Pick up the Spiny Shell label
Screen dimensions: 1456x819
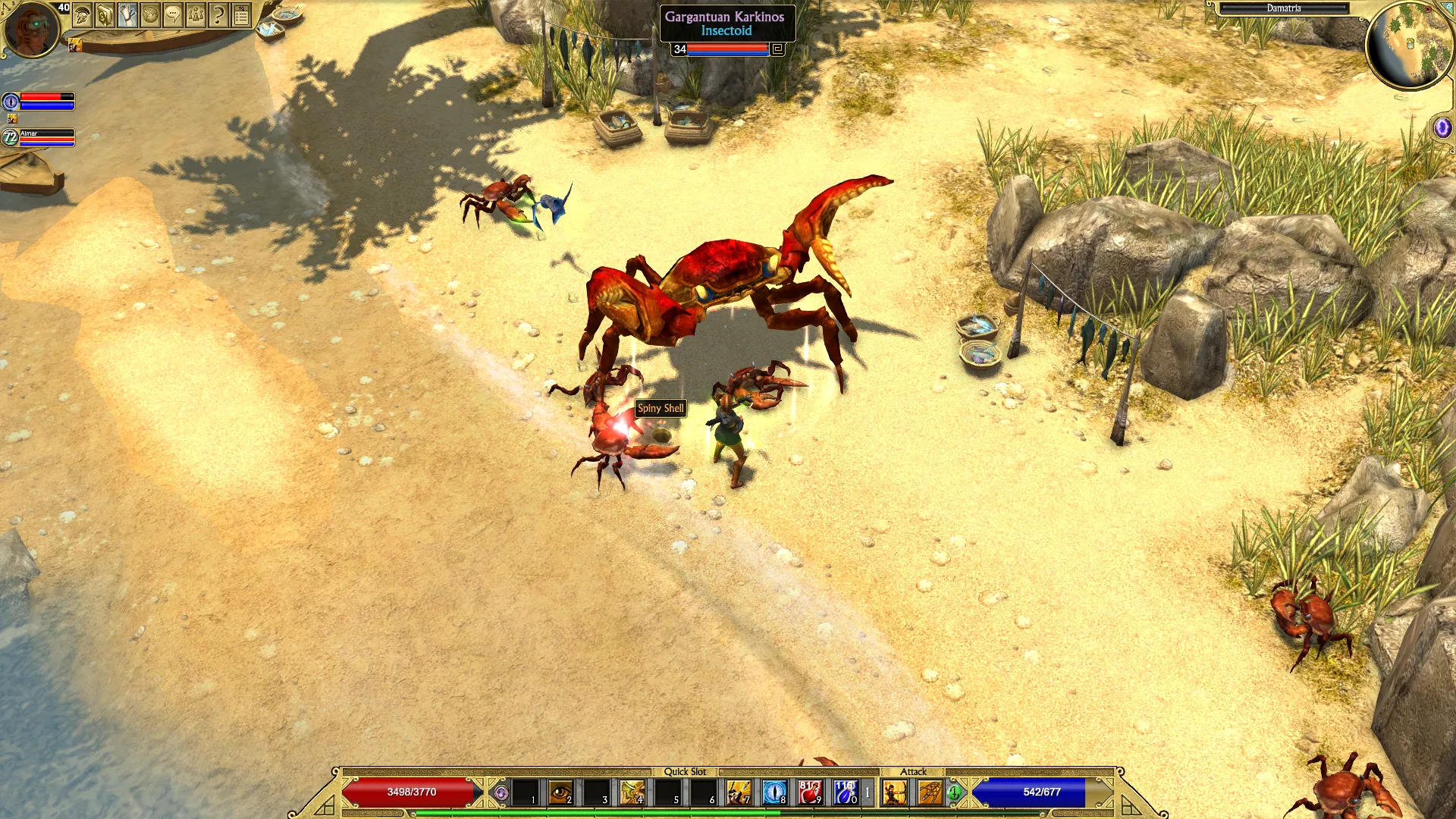(661, 408)
